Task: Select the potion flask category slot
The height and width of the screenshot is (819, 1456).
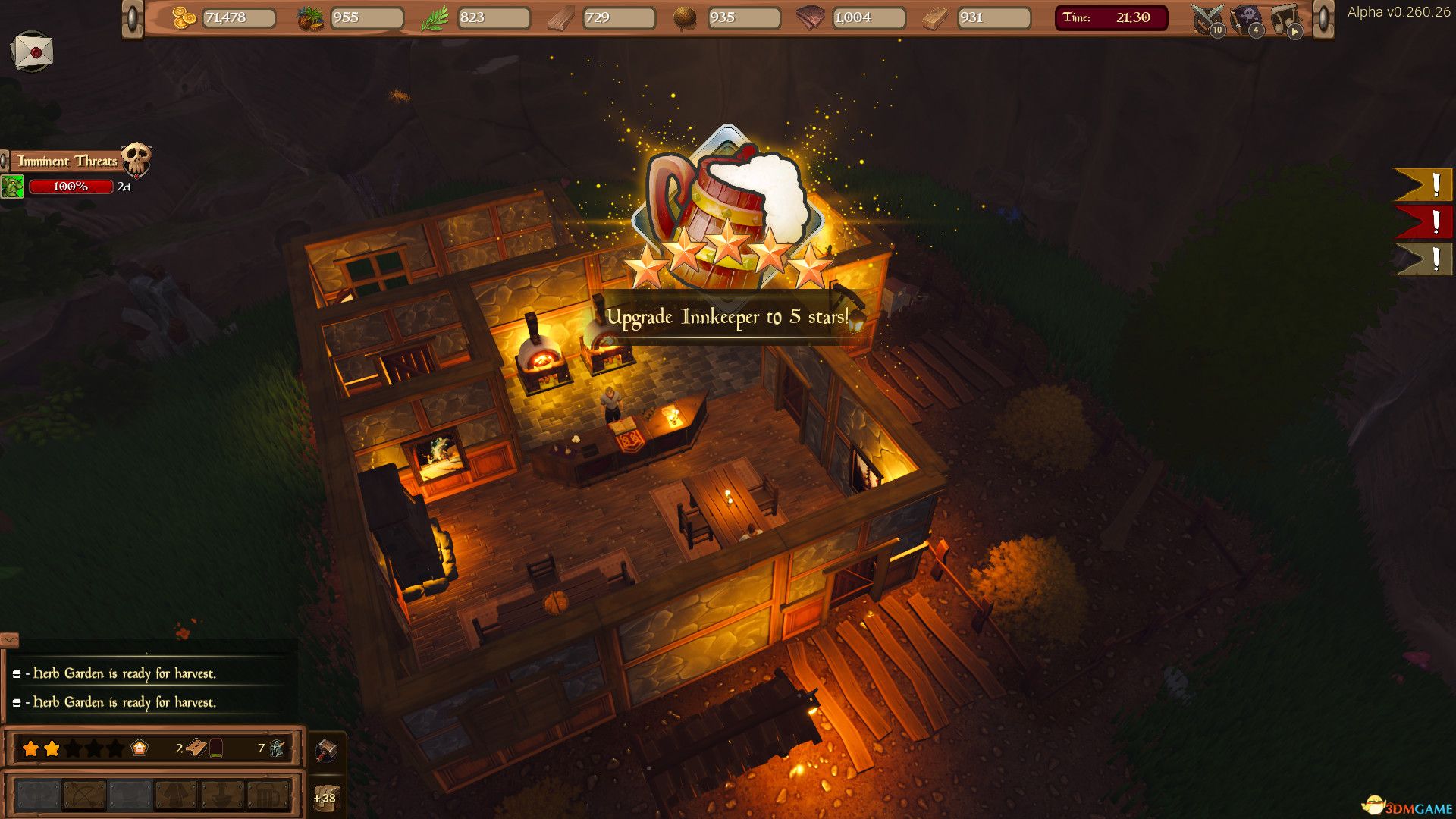Action: [x=222, y=795]
